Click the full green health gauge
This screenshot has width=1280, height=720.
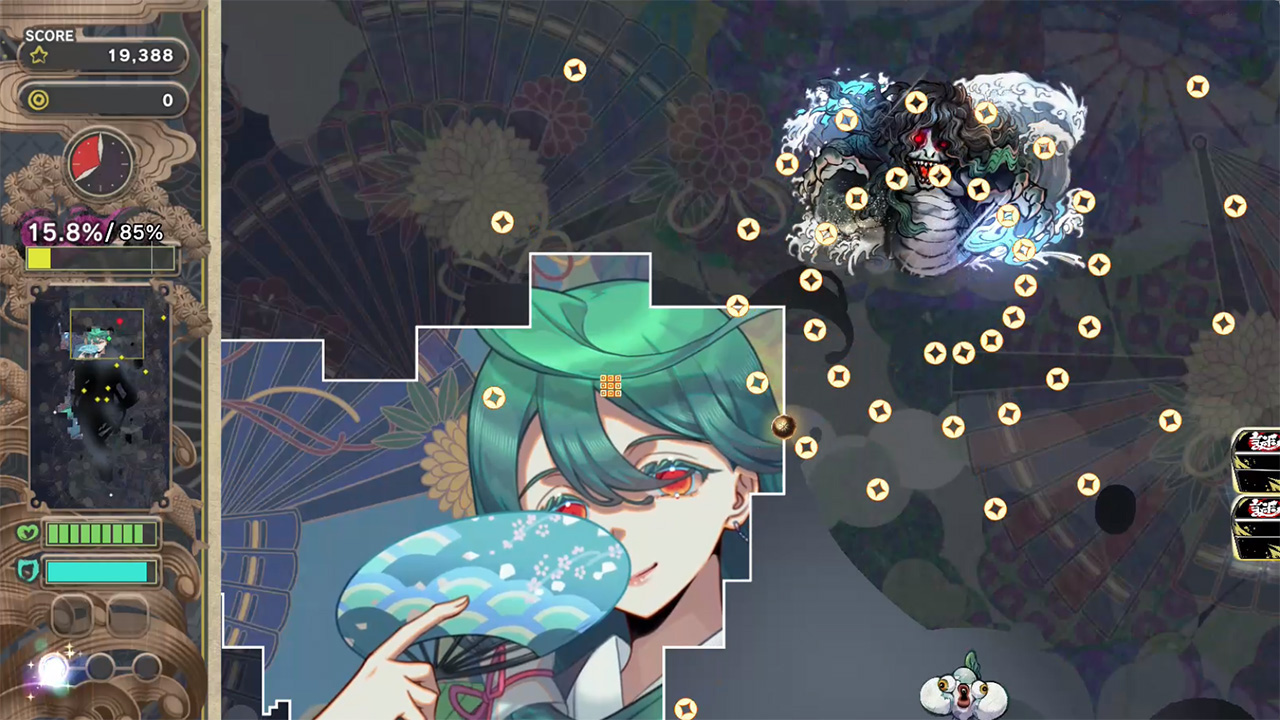pyautogui.click(x=100, y=534)
